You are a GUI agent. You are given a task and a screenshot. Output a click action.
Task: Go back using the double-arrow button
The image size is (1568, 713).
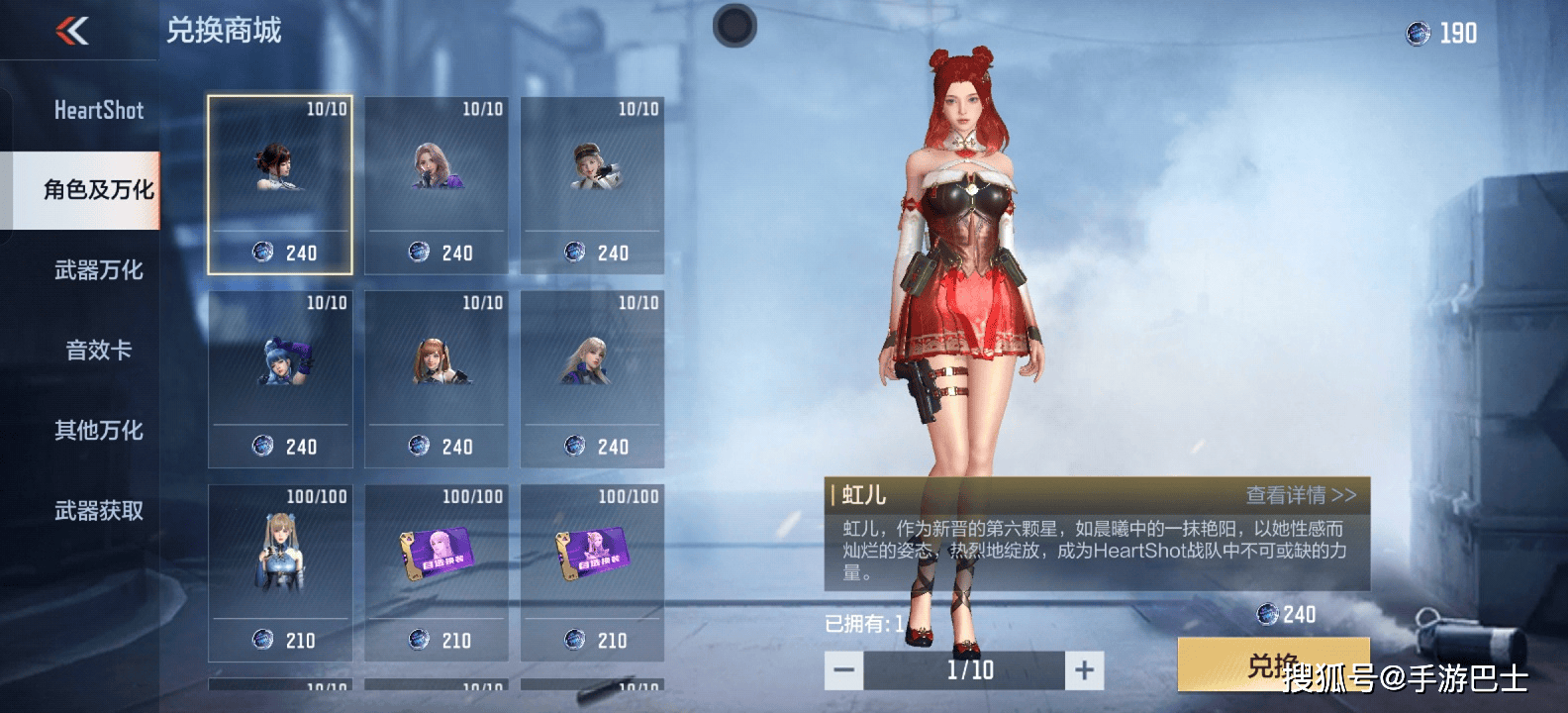click(x=72, y=32)
